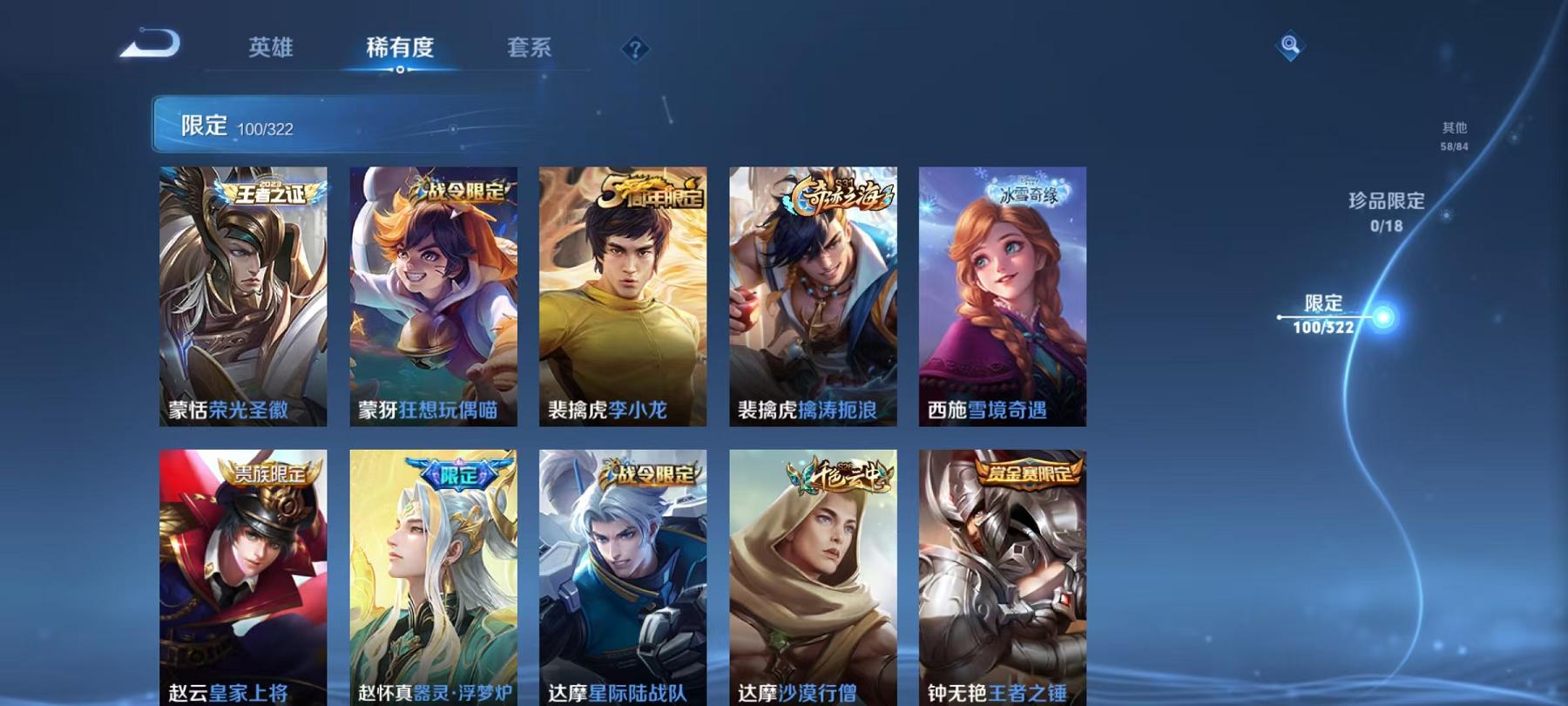
Task: Switch to the 英雄 tab
Action: point(271,50)
